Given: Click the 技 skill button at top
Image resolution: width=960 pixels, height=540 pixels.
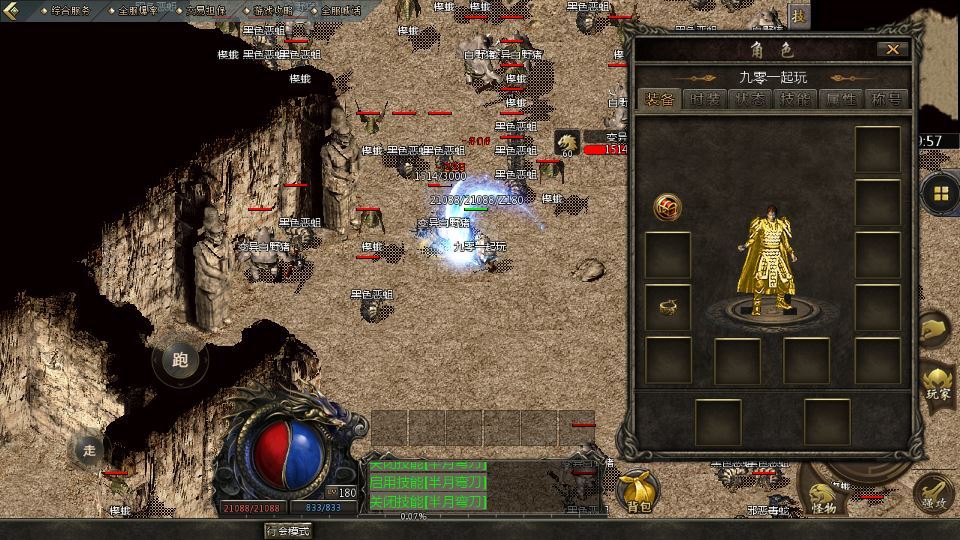Looking at the screenshot, I should point(798,15).
